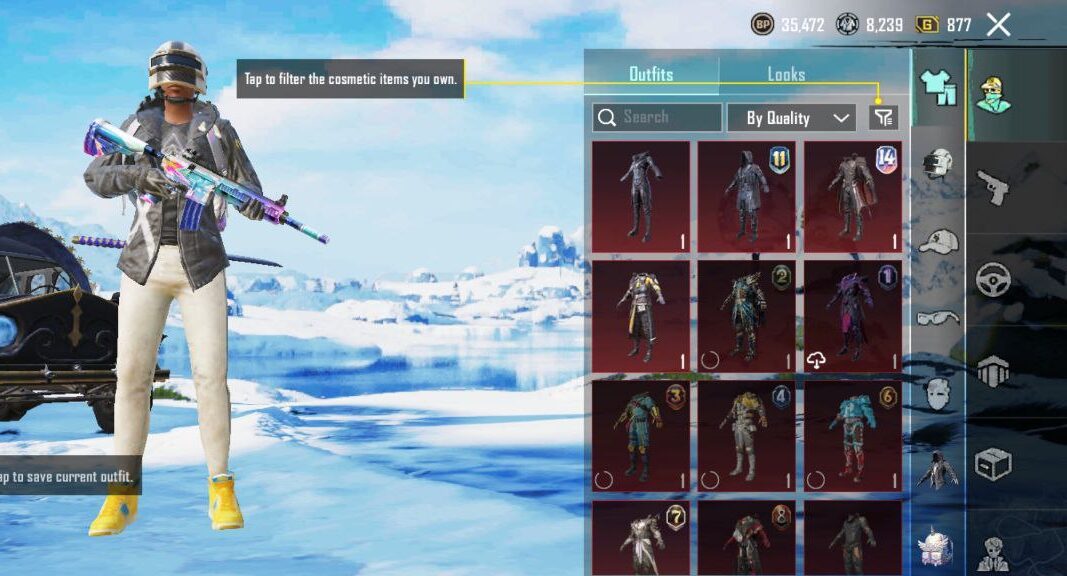
Task: Show vehicle skins with the steering wheel icon
Action: tap(993, 280)
